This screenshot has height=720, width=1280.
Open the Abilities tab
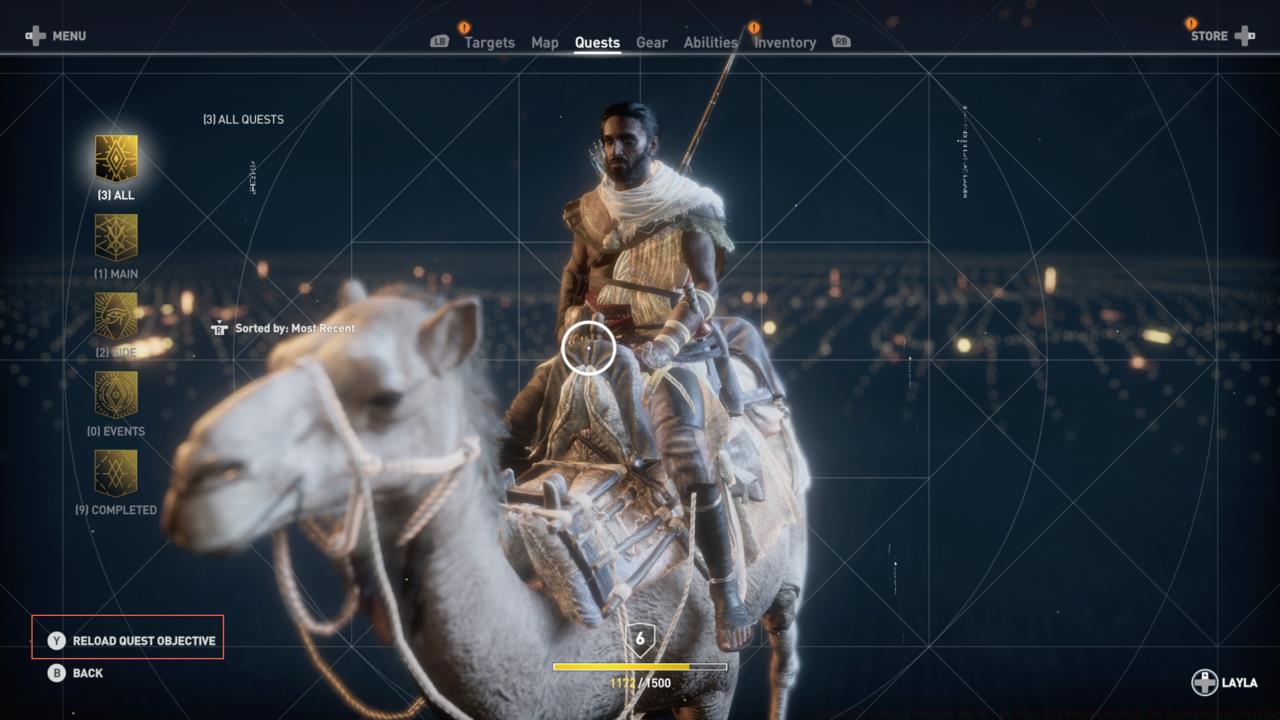pyautogui.click(x=711, y=42)
